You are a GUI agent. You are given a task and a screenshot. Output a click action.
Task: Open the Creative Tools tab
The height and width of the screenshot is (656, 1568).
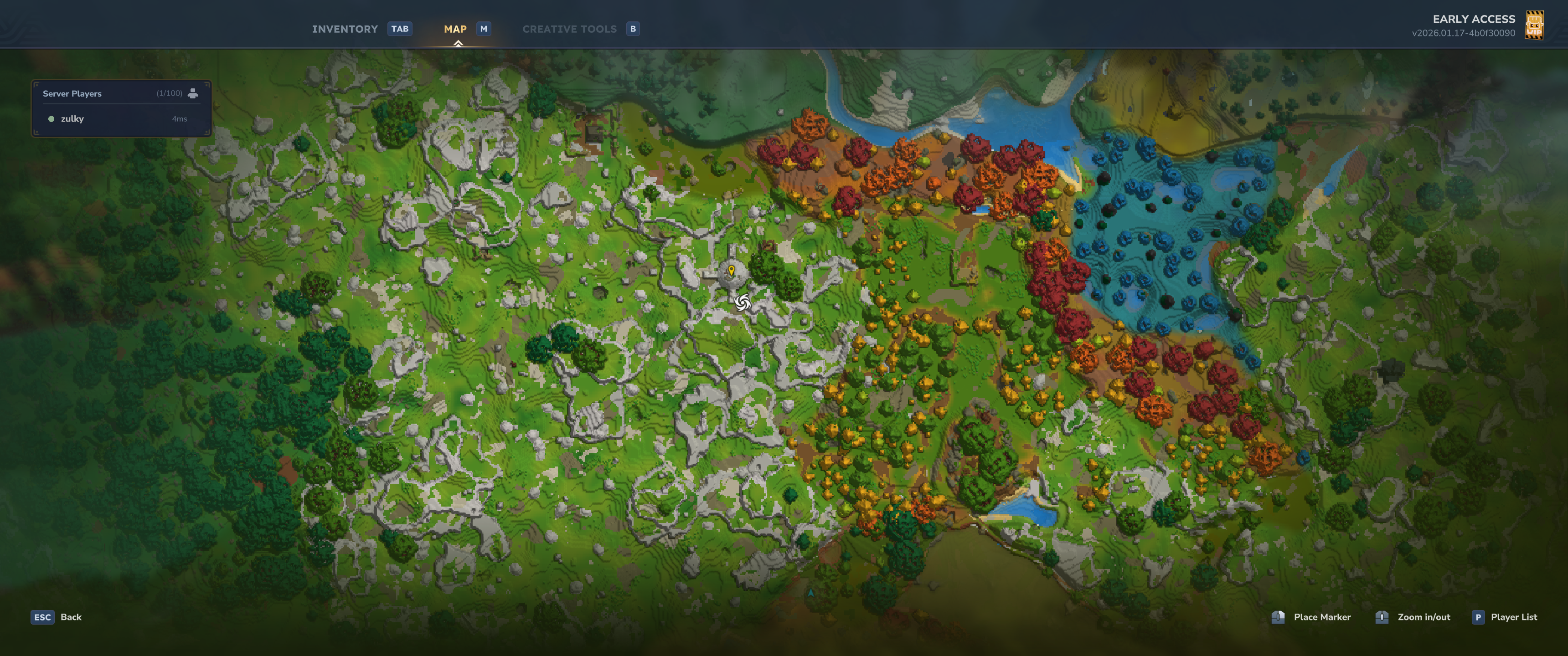[x=569, y=28]
